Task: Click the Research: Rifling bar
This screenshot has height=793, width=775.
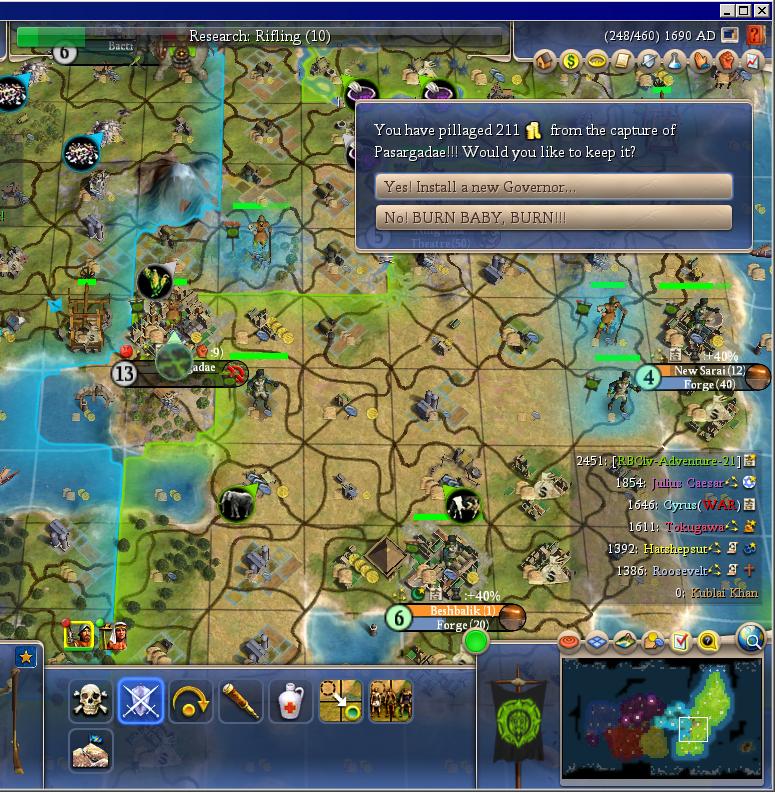Action: (x=260, y=36)
